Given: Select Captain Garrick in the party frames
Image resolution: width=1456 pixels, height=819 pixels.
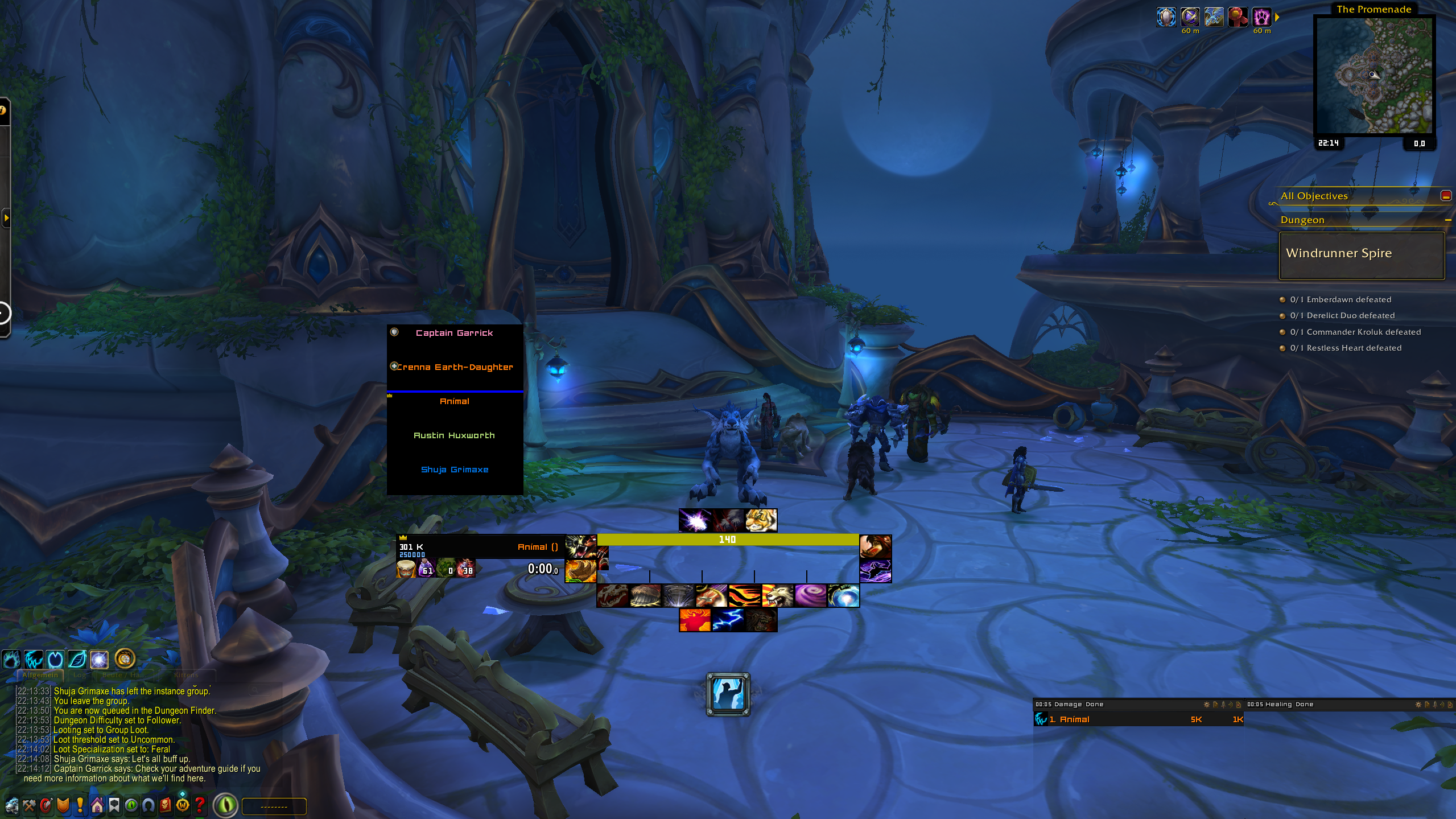Looking at the screenshot, I should [x=454, y=333].
